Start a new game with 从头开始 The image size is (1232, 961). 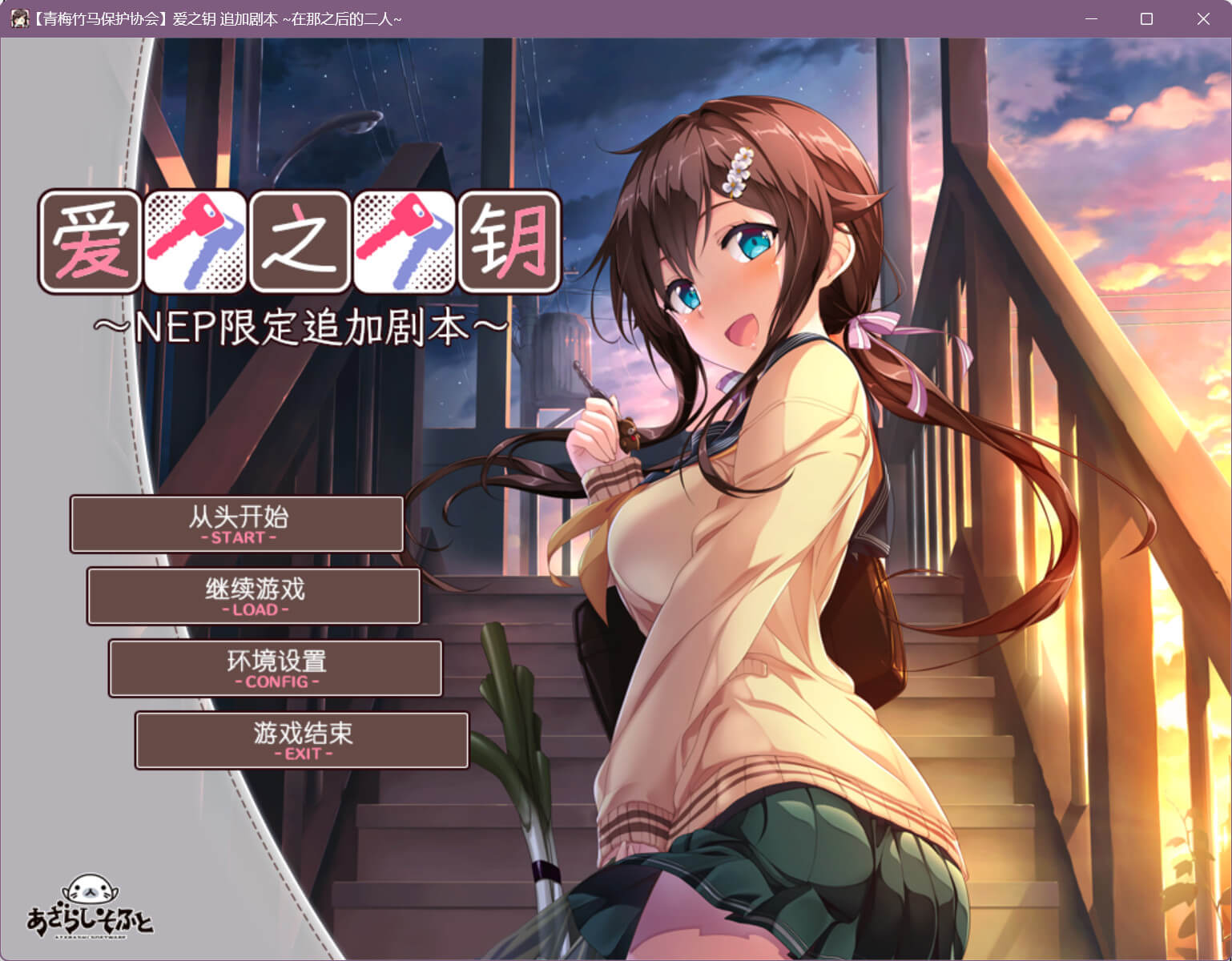pyautogui.click(x=237, y=525)
